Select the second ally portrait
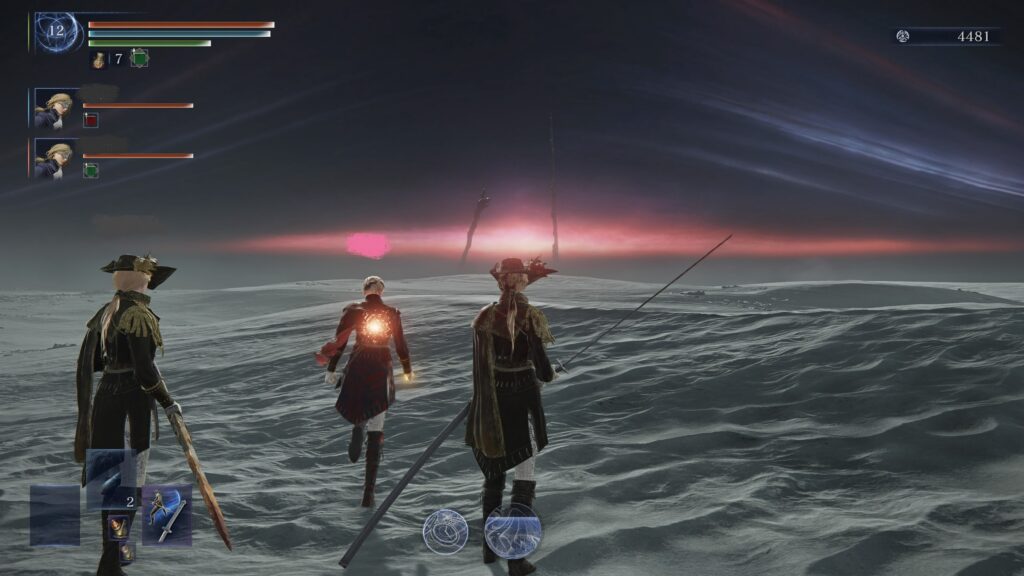Screen dimensions: 1024x576 coord(54,159)
